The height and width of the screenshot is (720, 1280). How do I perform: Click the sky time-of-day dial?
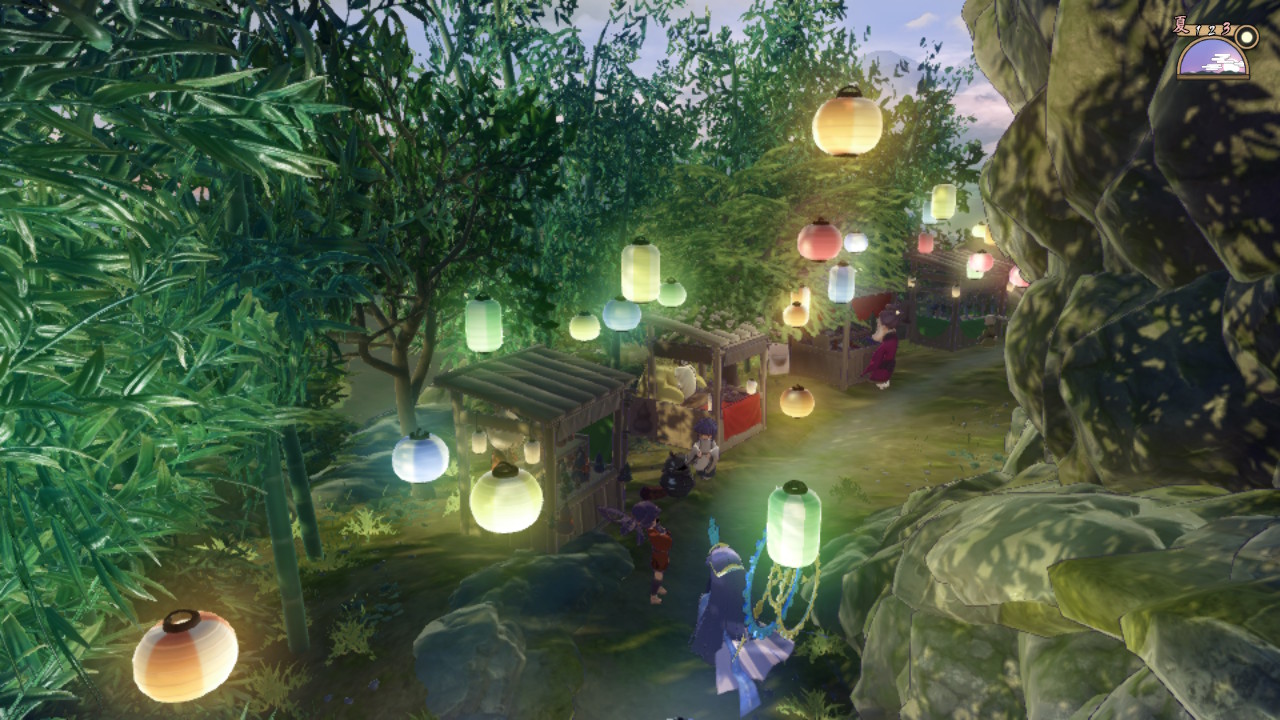(x=1211, y=60)
